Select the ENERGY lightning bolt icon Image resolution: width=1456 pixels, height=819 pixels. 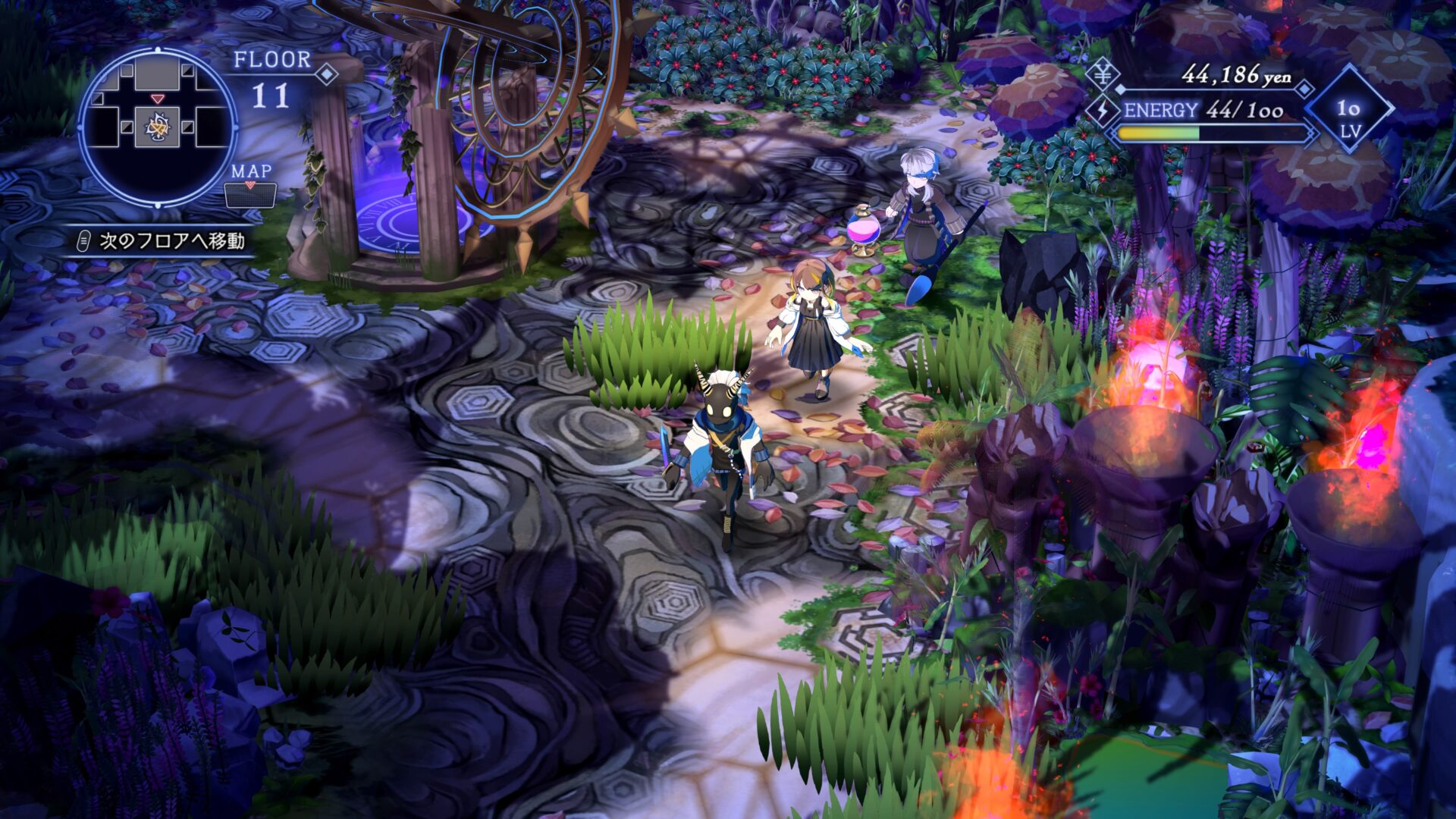[1102, 111]
